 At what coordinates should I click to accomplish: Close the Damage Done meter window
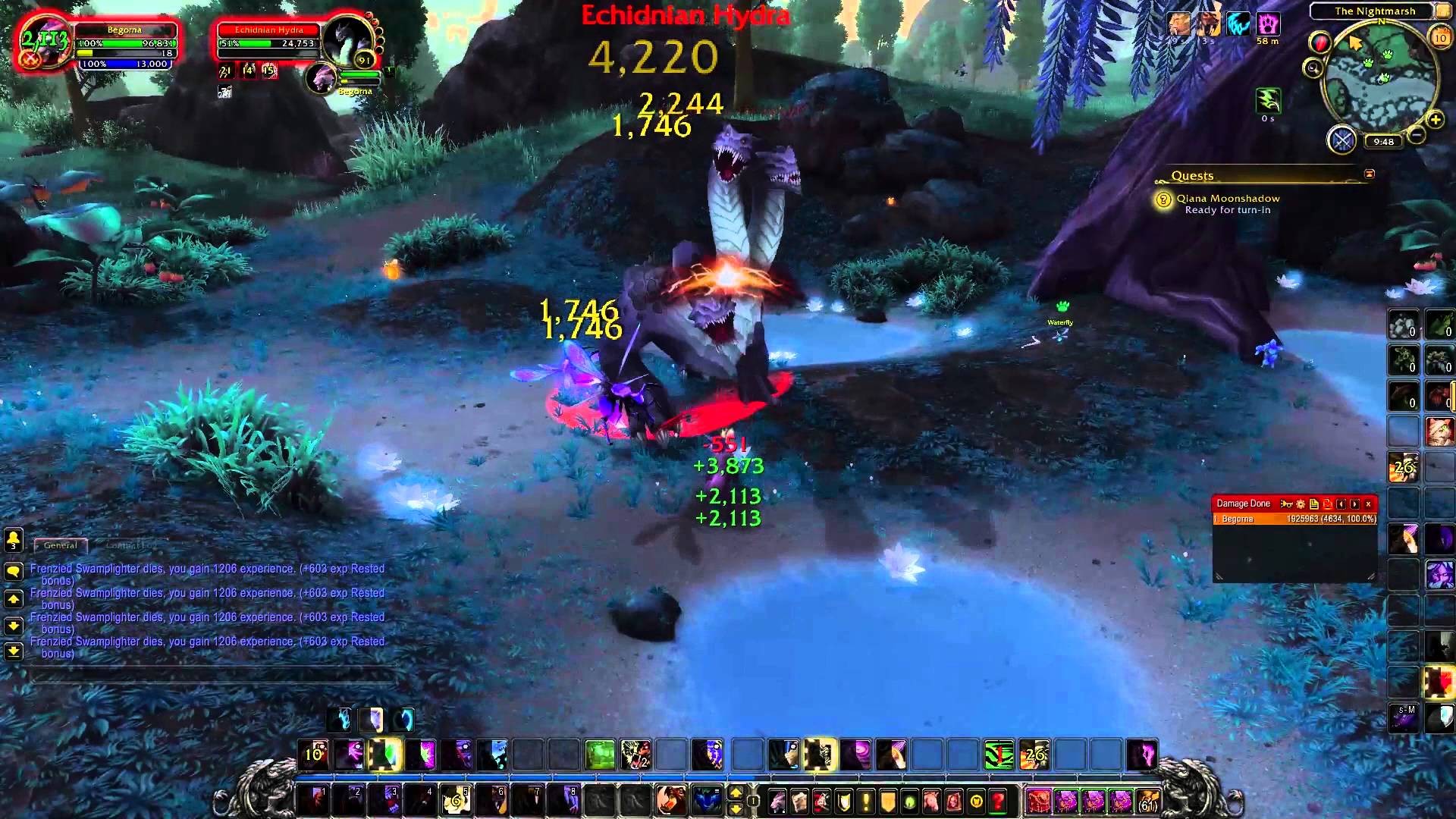click(x=1368, y=504)
